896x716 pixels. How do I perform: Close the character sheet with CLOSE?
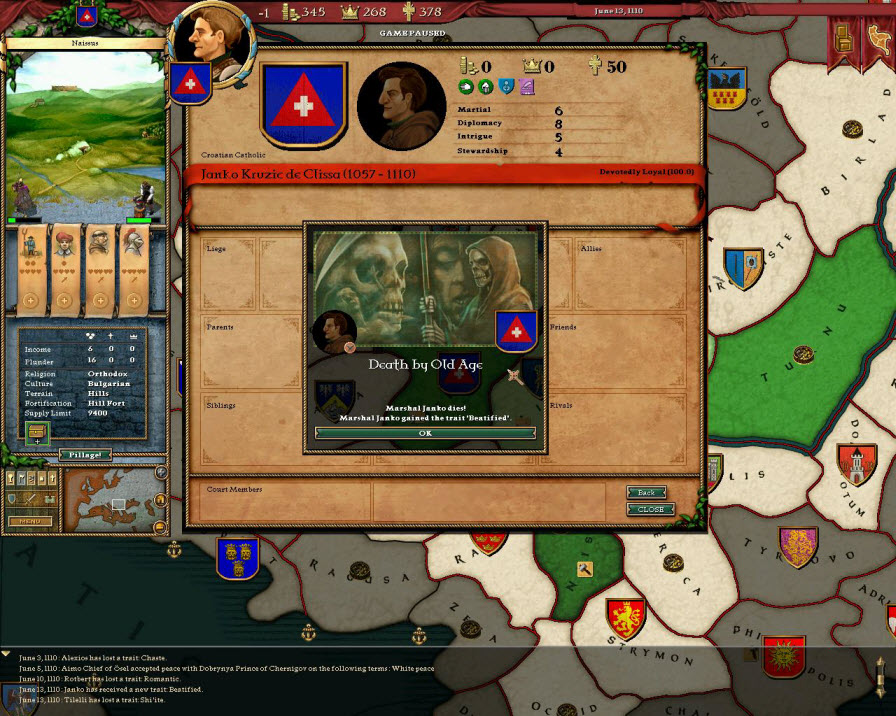pyautogui.click(x=650, y=509)
